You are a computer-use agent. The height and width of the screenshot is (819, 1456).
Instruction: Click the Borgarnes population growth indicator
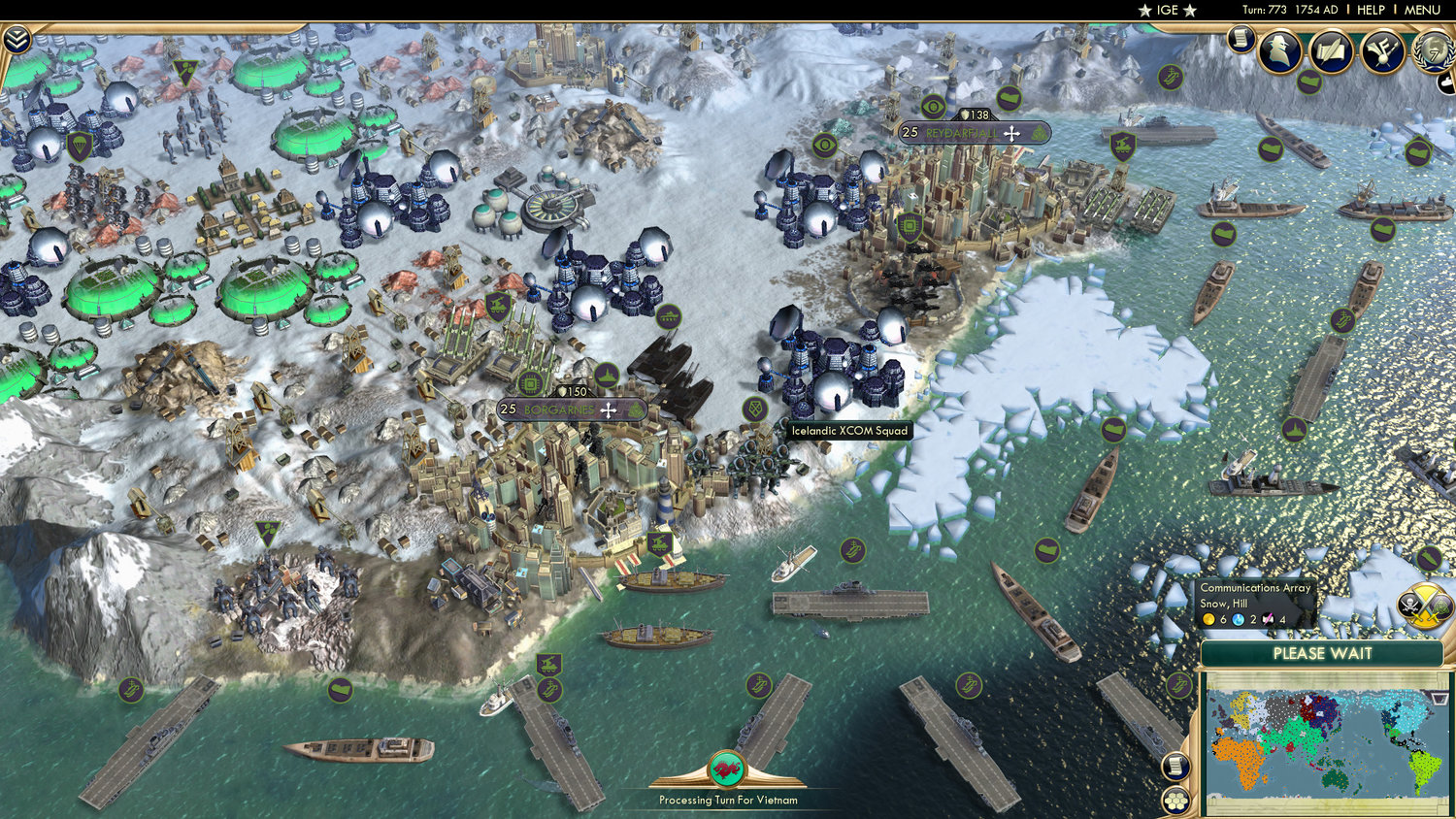(x=507, y=409)
